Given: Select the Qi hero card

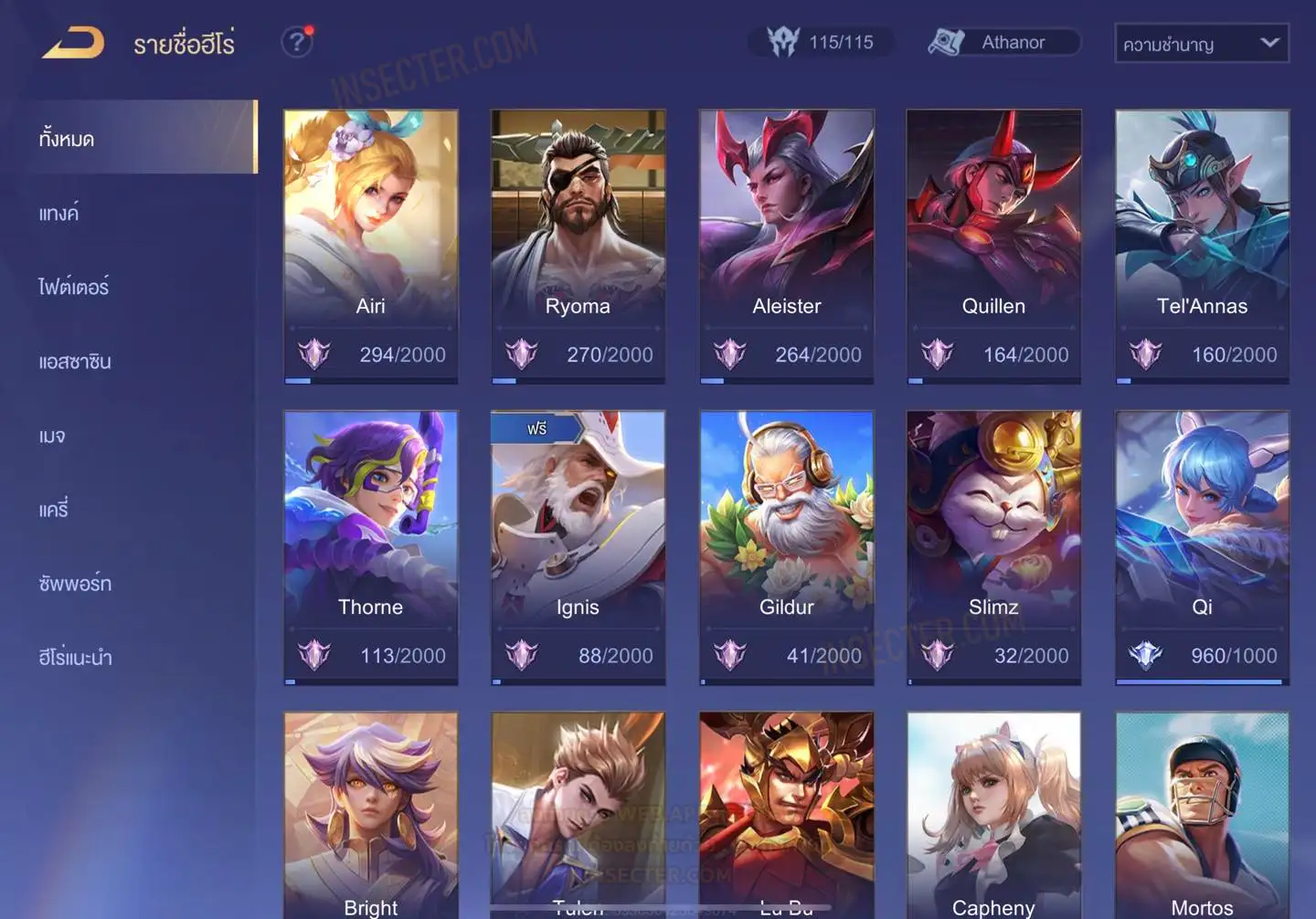Looking at the screenshot, I should (1202, 546).
